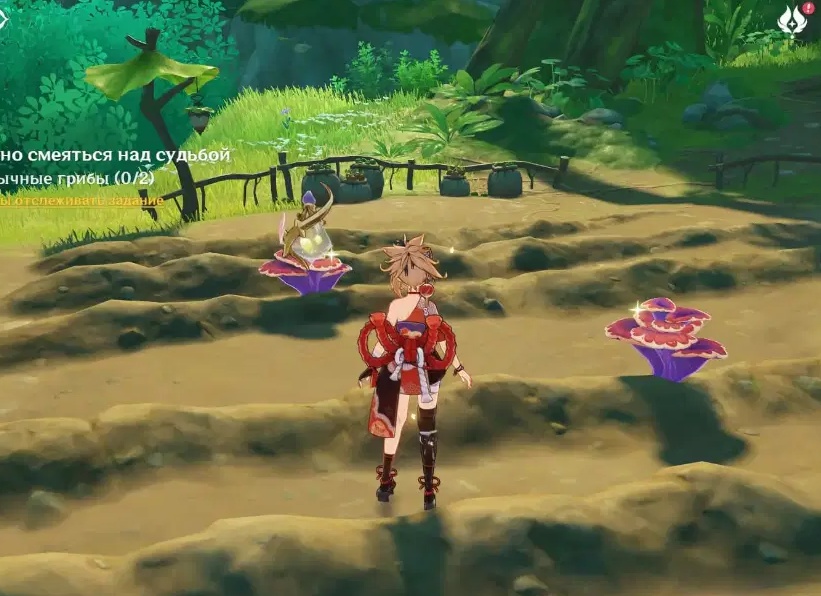Click the quest title "смеяться над судьбой"
The image size is (821, 596).
pyautogui.click(x=116, y=155)
